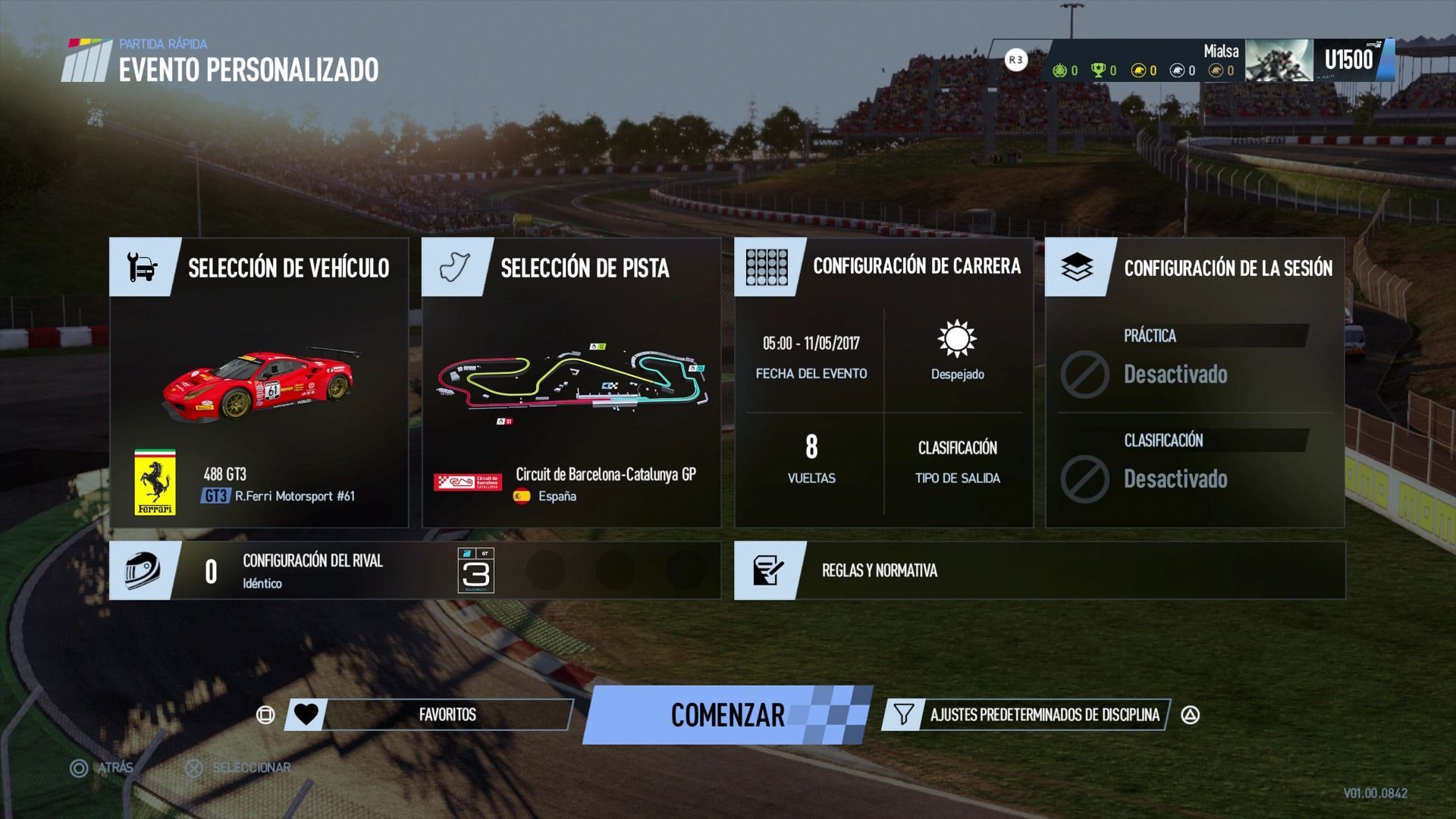
Task: Select the Barcelona-Catalunya track map
Action: (572, 379)
